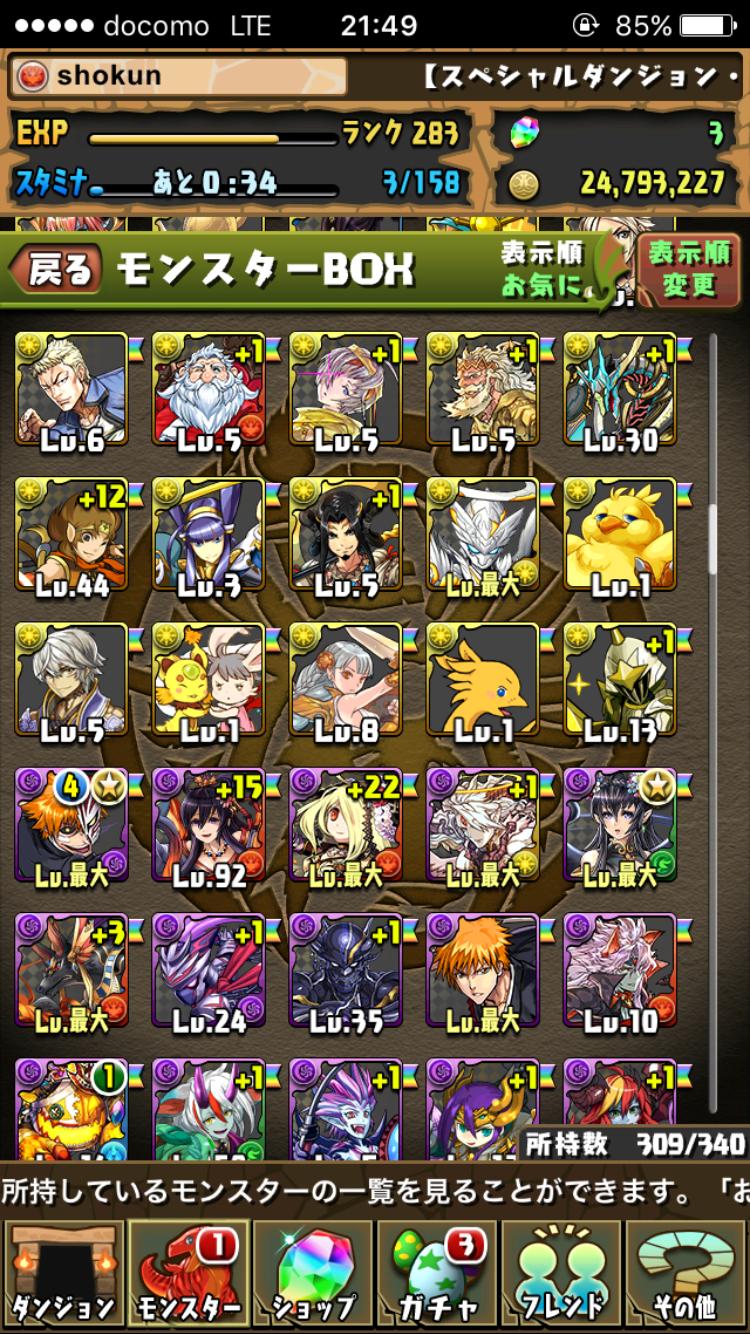Choose the Lv.13 golden armored knight
The height and width of the screenshot is (1334, 750).
coord(621,682)
